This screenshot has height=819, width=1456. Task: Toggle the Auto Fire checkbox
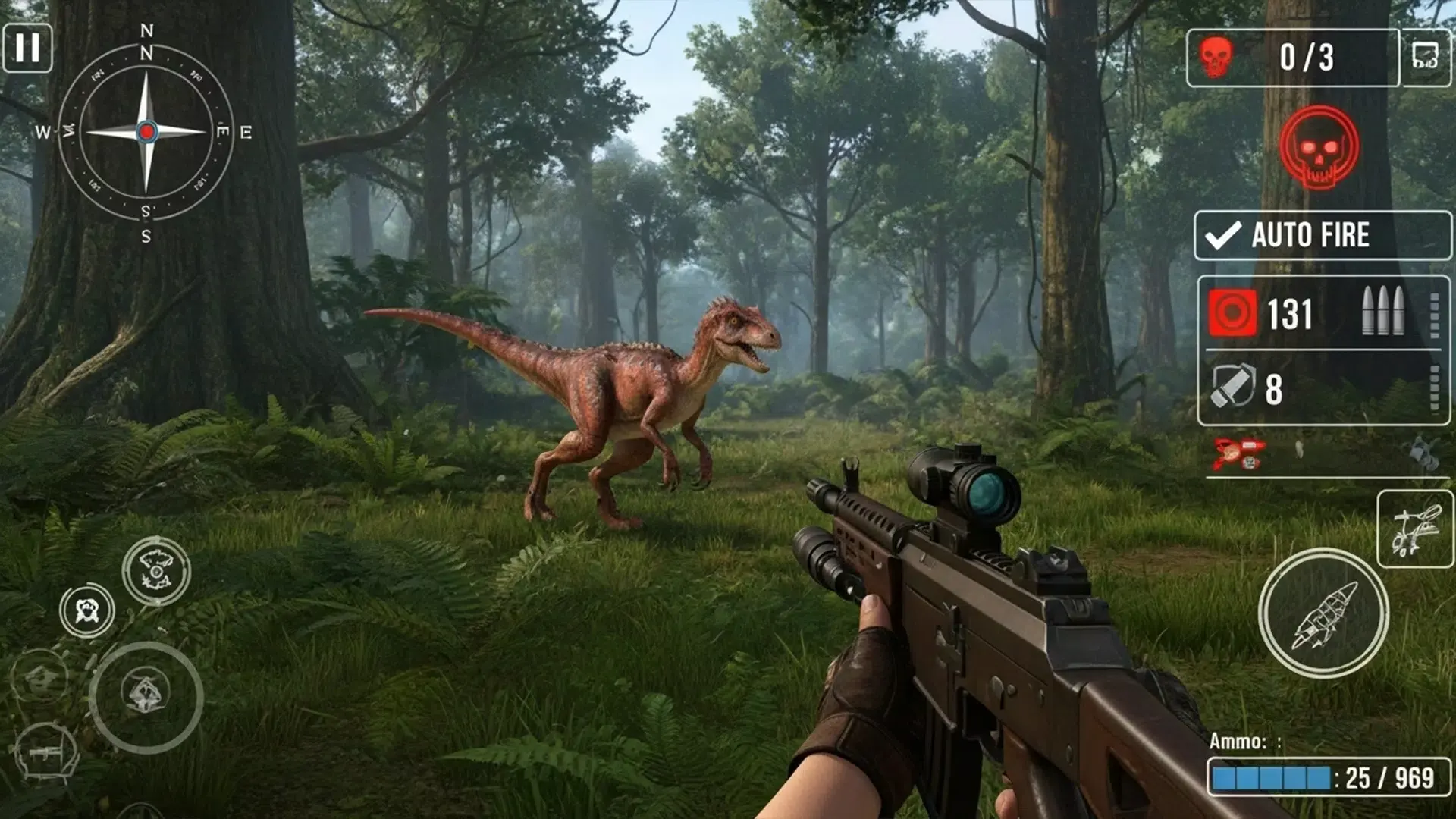click(x=1223, y=236)
